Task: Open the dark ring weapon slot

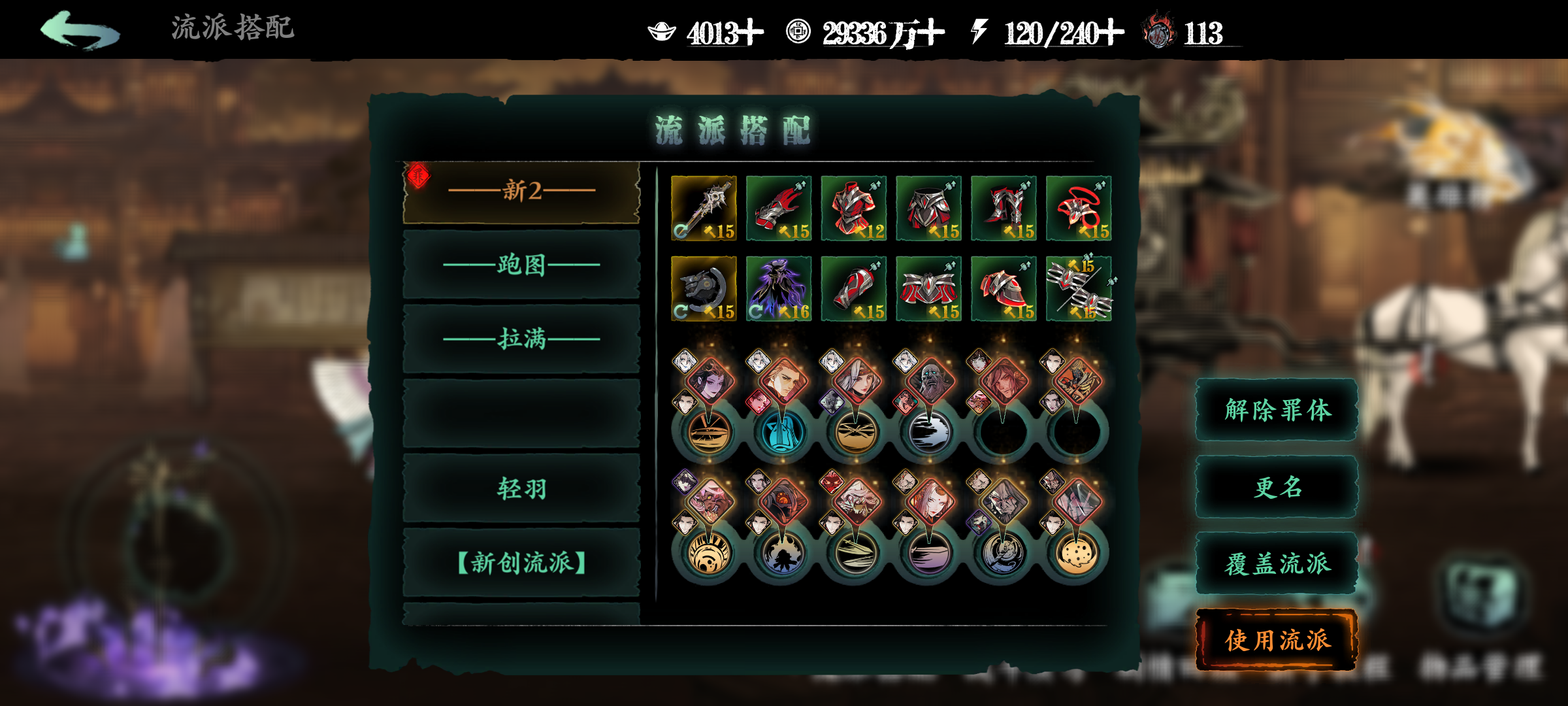Action: (x=704, y=288)
